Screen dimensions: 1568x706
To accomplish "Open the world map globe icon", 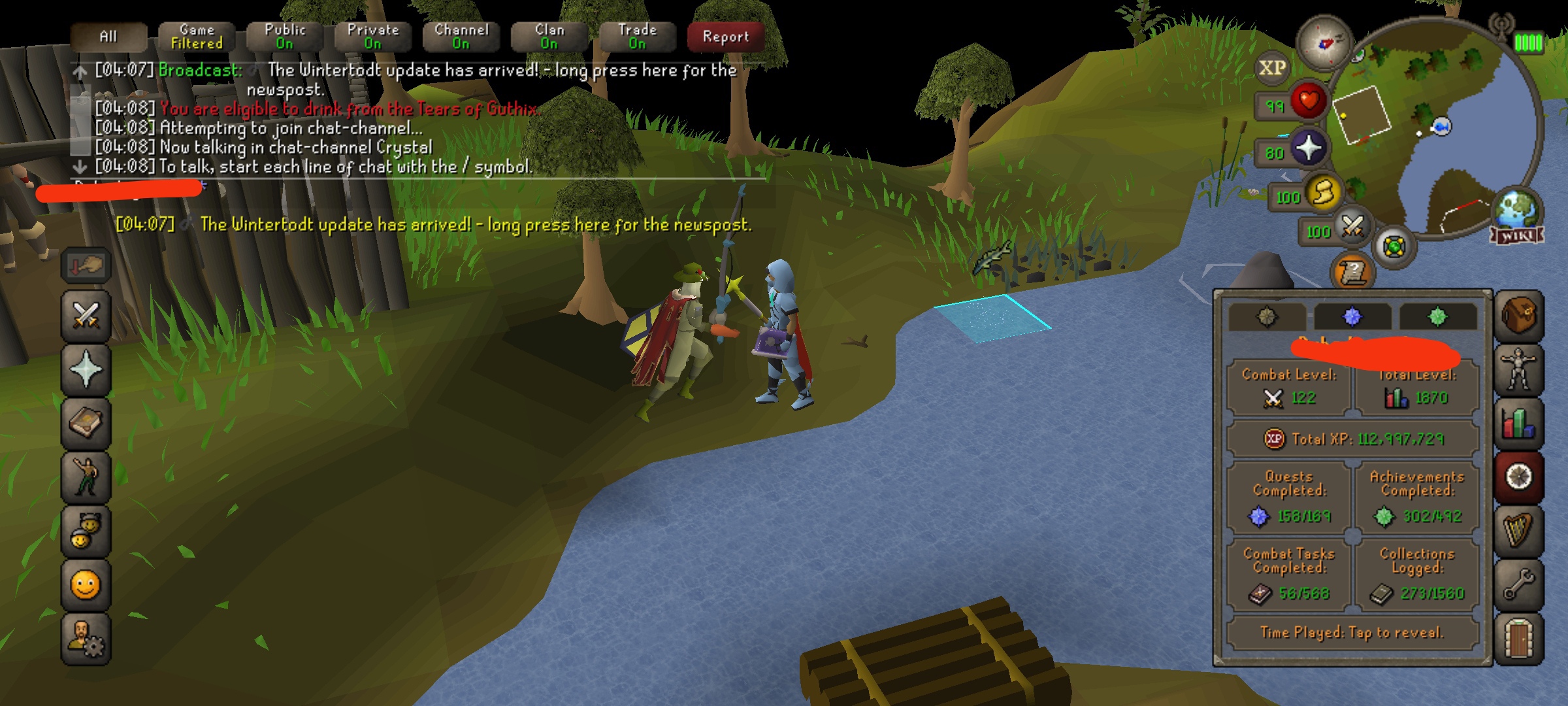I will 1518,209.
